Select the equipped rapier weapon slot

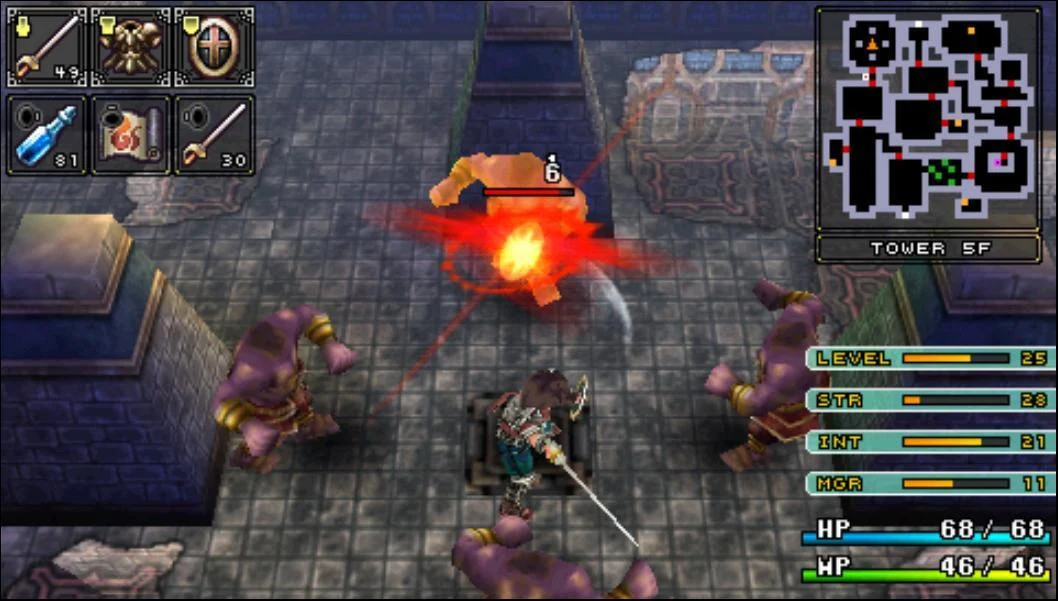(47, 46)
